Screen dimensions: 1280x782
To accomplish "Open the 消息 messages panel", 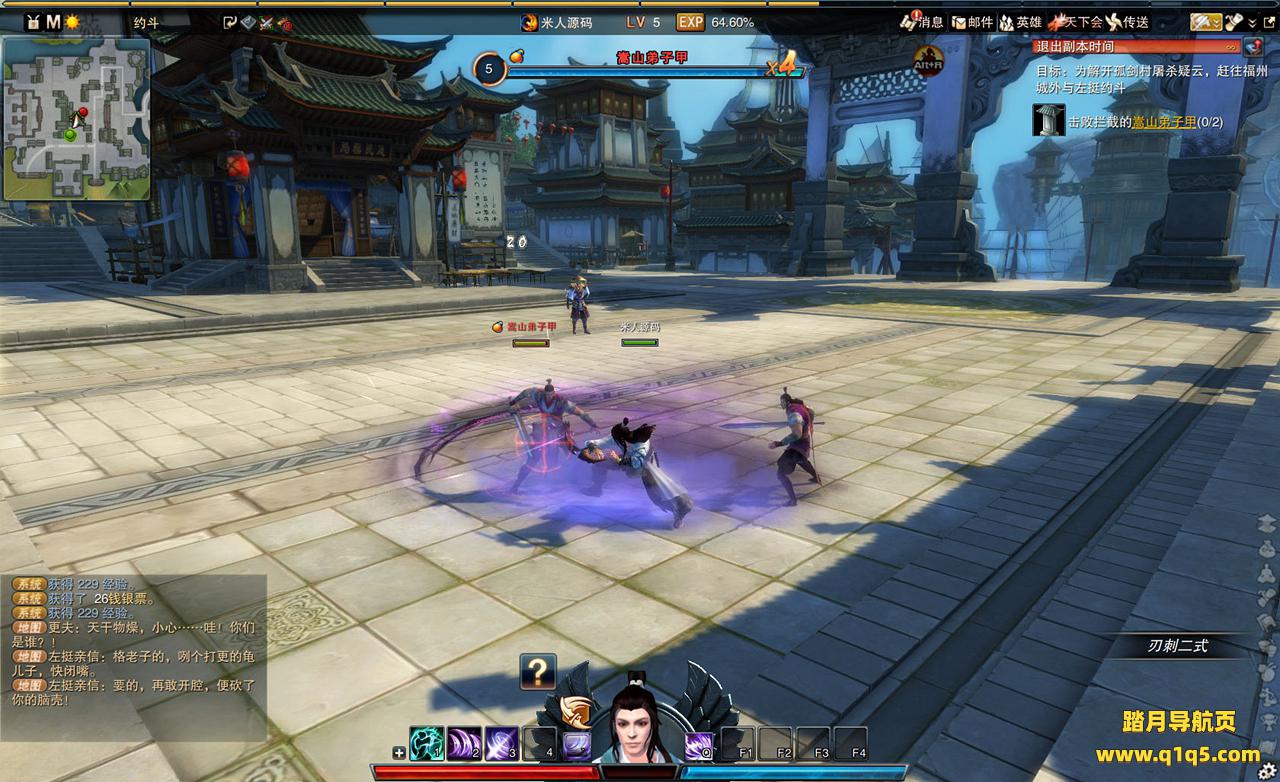I will click(x=921, y=22).
